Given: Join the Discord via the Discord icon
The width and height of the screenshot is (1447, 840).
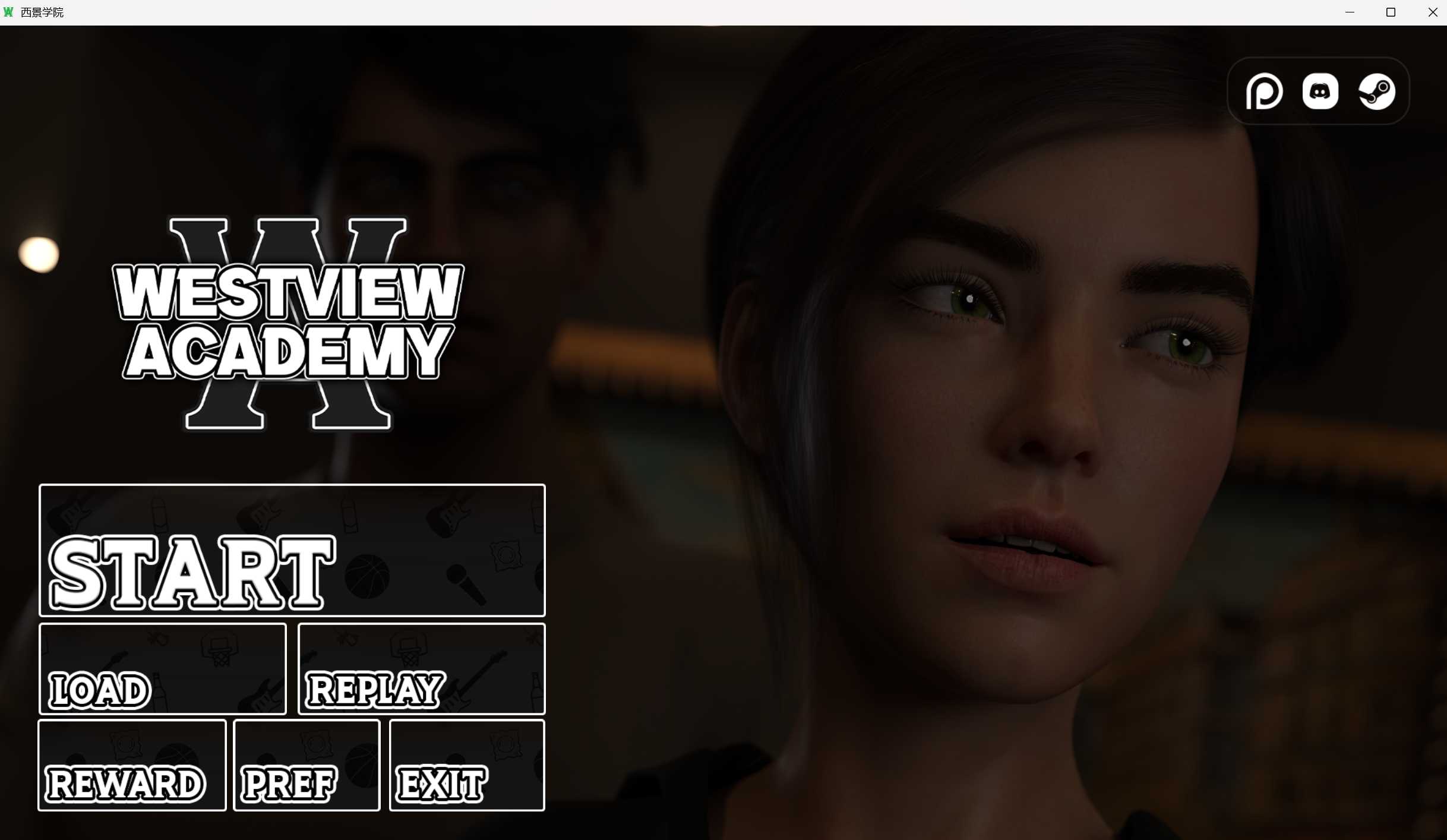Looking at the screenshot, I should (1320, 91).
